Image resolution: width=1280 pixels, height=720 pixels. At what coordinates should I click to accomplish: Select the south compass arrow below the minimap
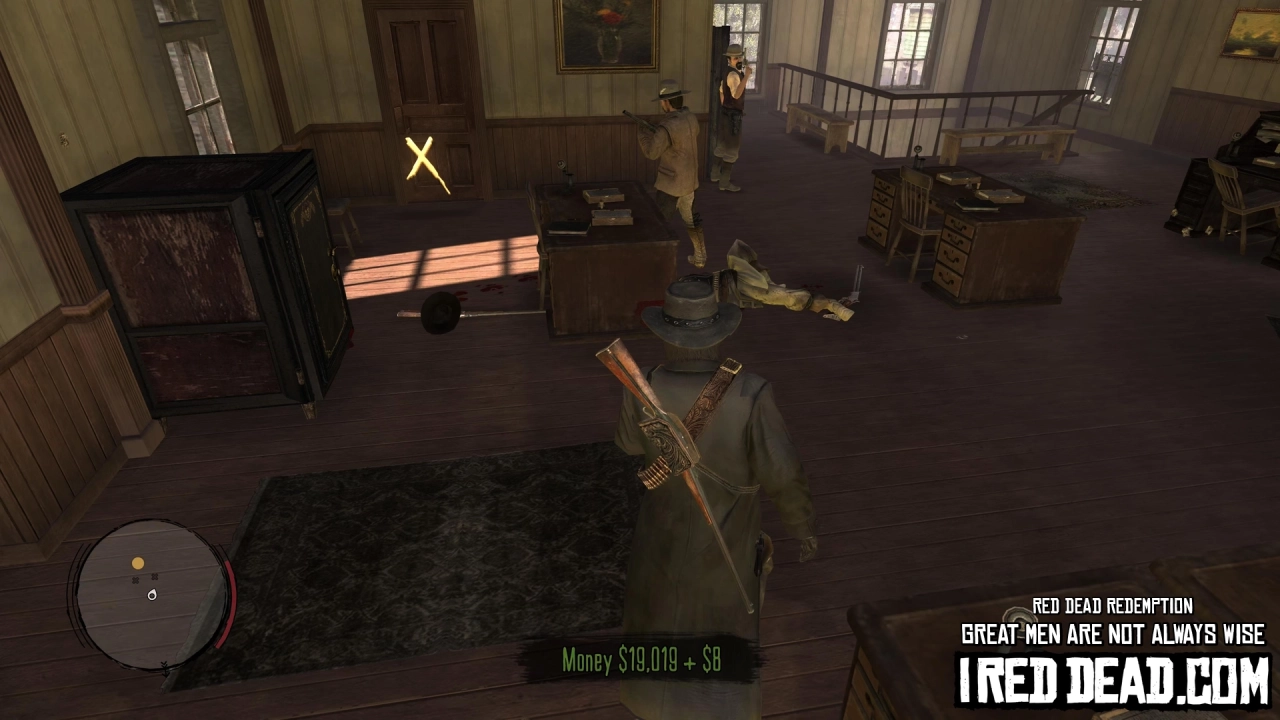click(x=165, y=667)
